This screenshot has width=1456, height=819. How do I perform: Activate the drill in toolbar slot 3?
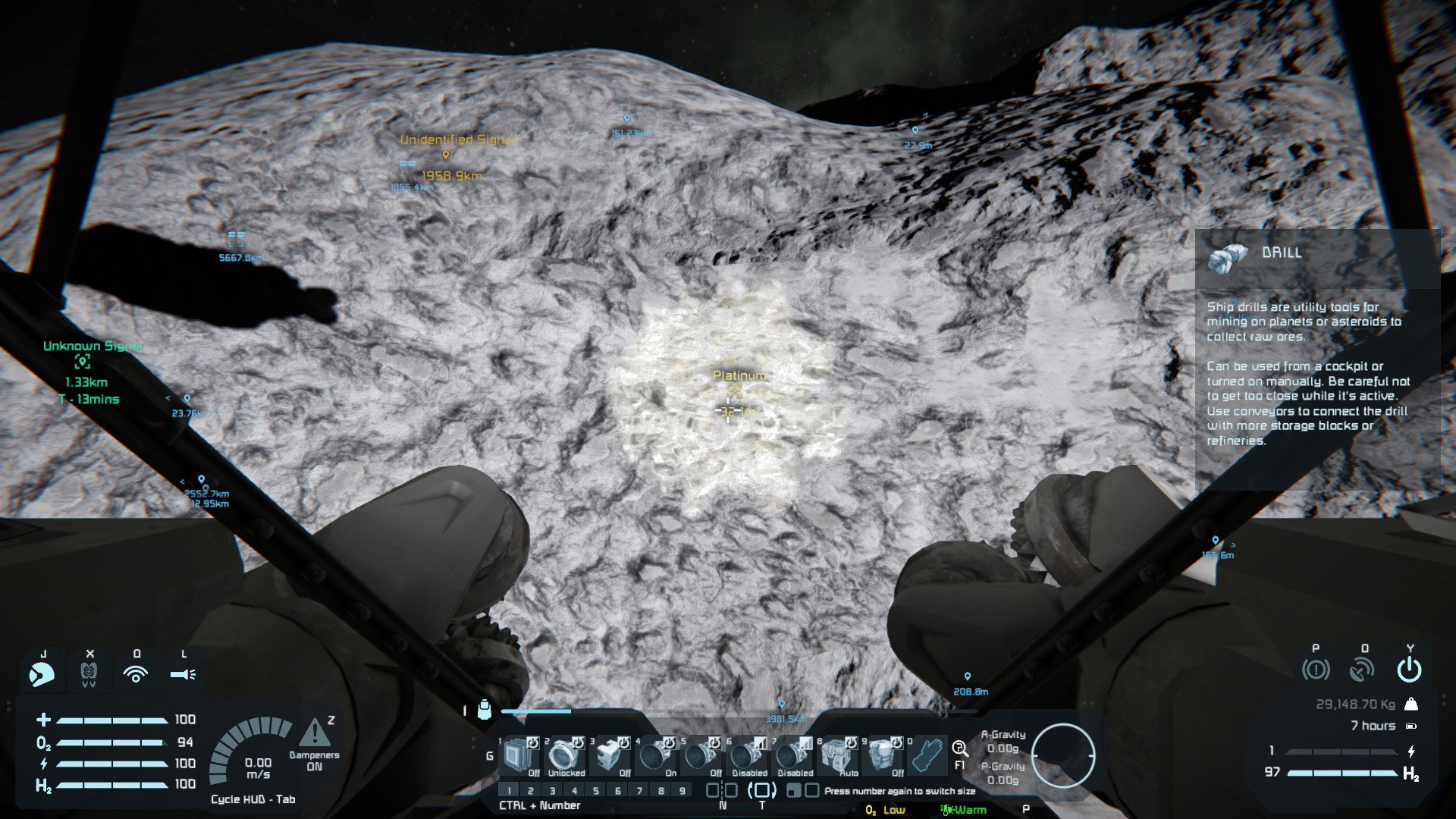point(609,756)
